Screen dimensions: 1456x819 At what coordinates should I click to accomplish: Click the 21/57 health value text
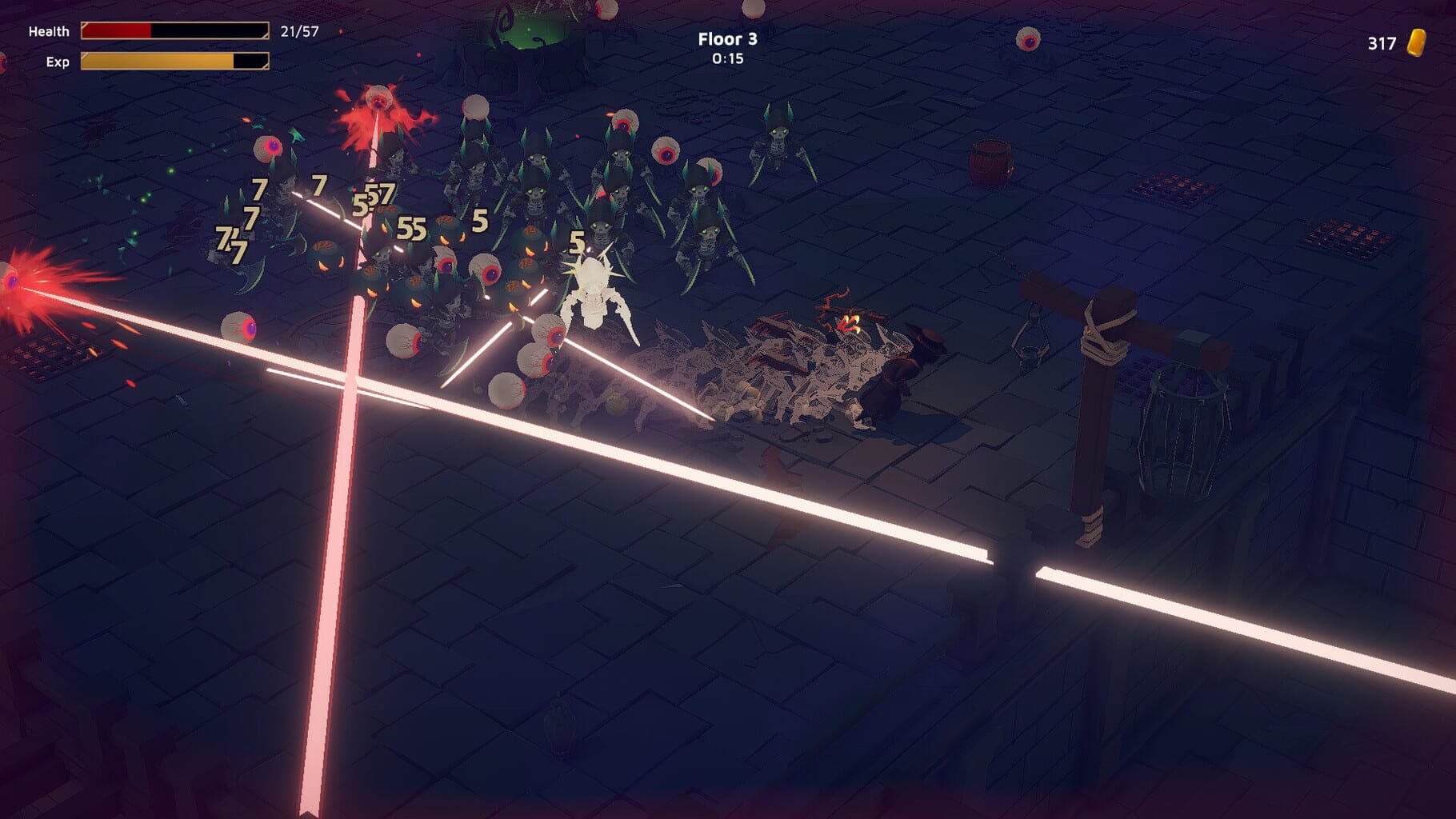(x=300, y=30)
